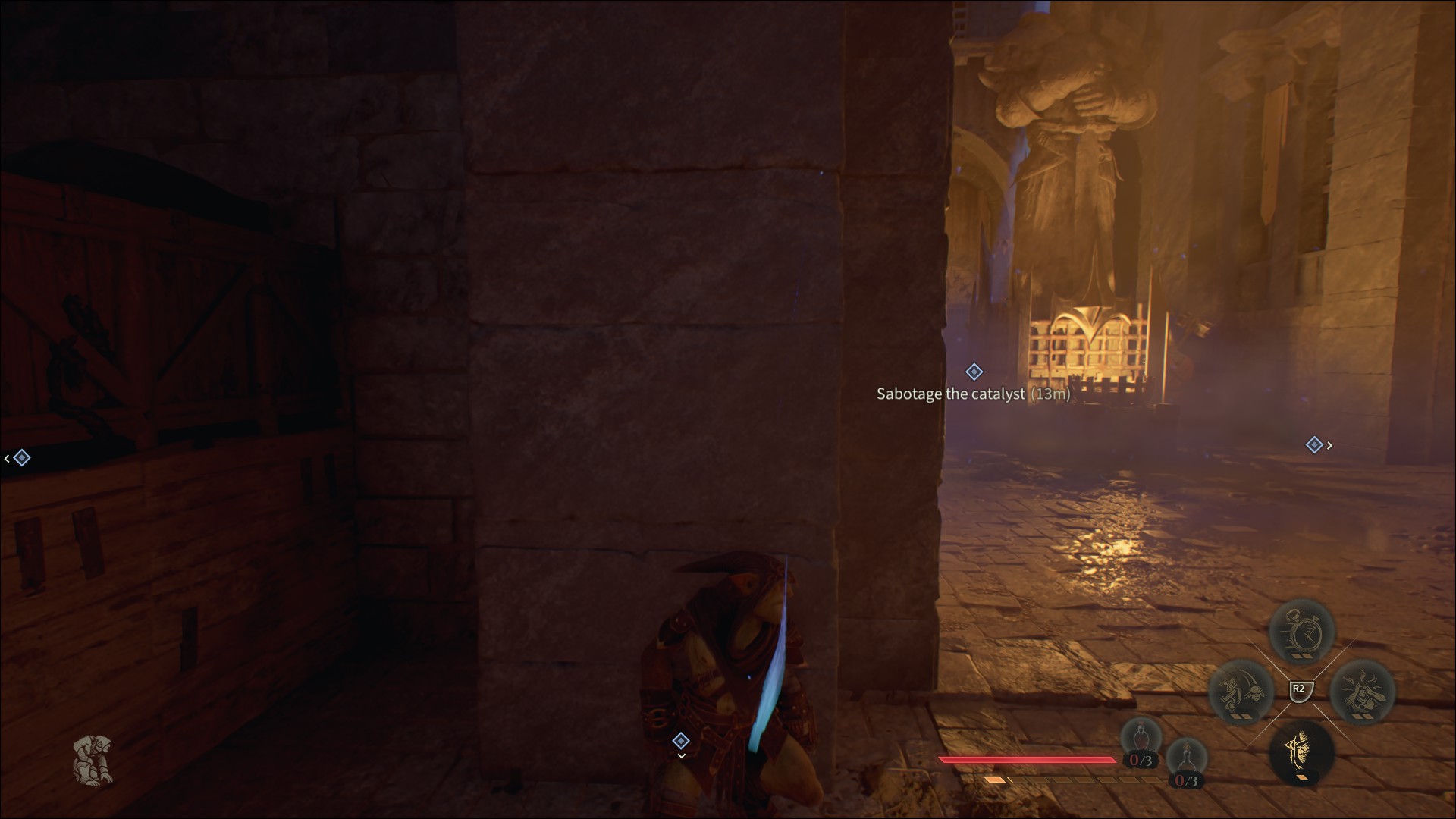1456x819 pixels.
Task: Toggle the left-edge objective marker diamond
Action: pos(23,457)
